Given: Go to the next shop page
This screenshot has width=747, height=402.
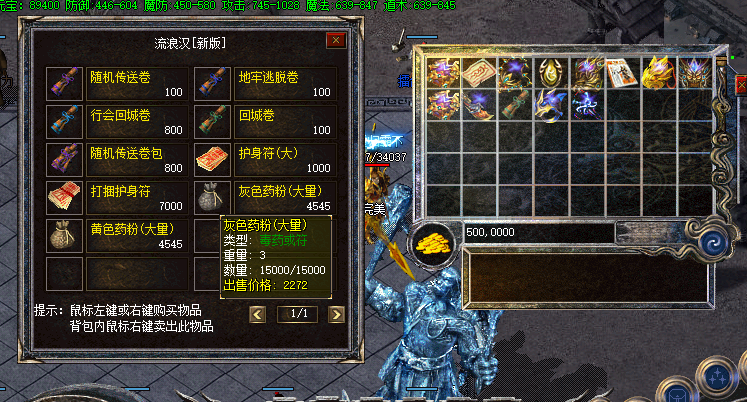Looking at the screenshot, I should pyautogui.click(x=336, y=314).
